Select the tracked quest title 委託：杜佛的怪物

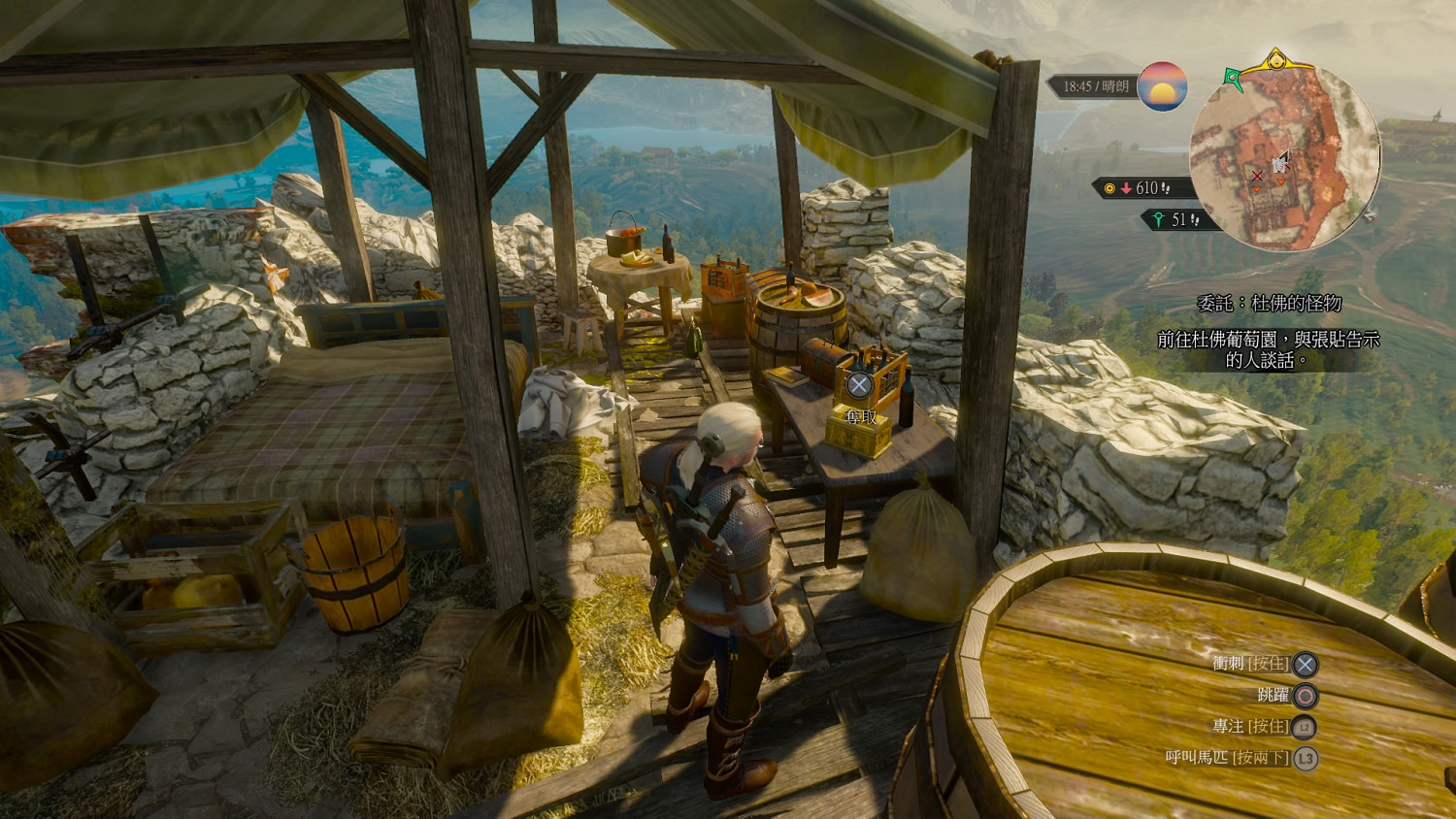pos(1269,304)
